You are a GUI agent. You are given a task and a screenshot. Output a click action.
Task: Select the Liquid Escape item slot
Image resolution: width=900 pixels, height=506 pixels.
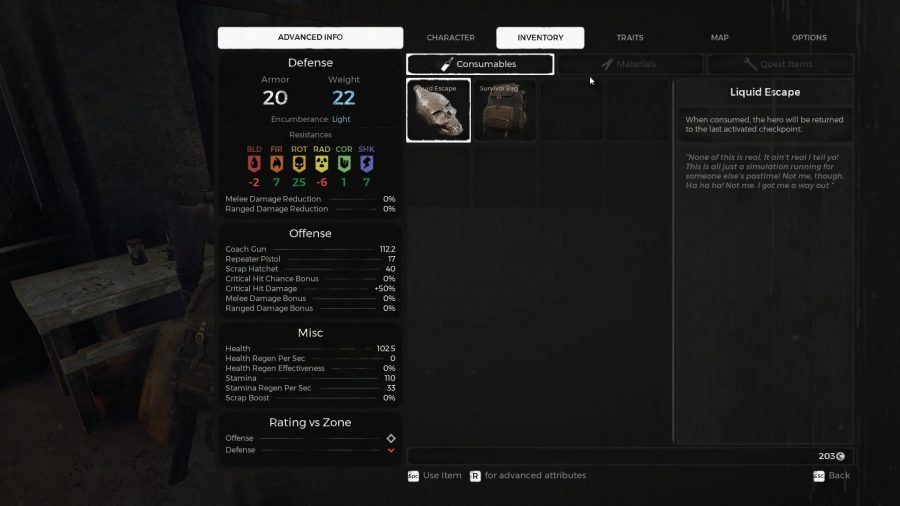pyautogui.click(x=438, y=110)
